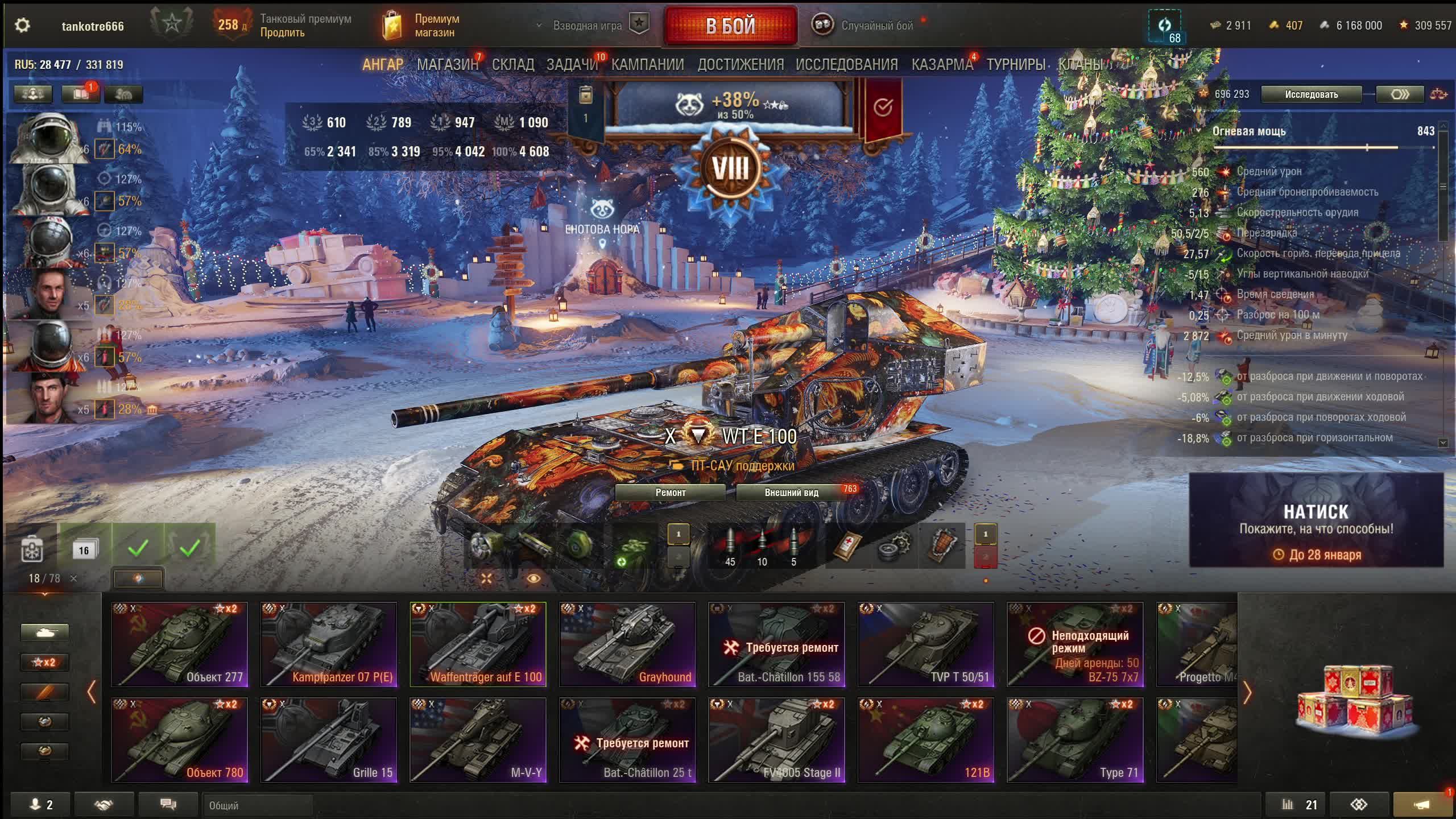Screen dimensions: 1456x819
Task: Select the Объект 277 tank tile
Action: (180, 644)
